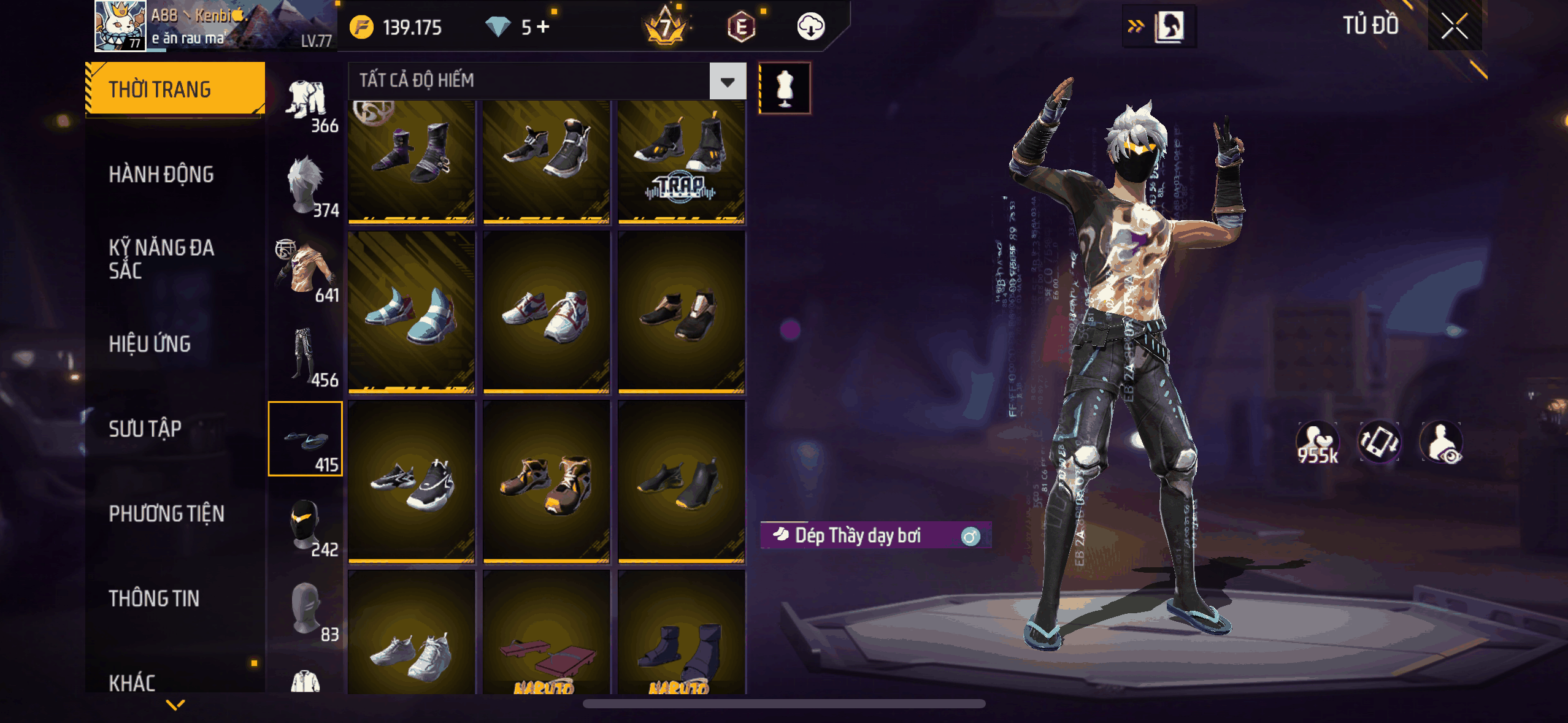Open the KHÁC tab
This screenshot has height=723, width=1568.
[x=132, y=682]
